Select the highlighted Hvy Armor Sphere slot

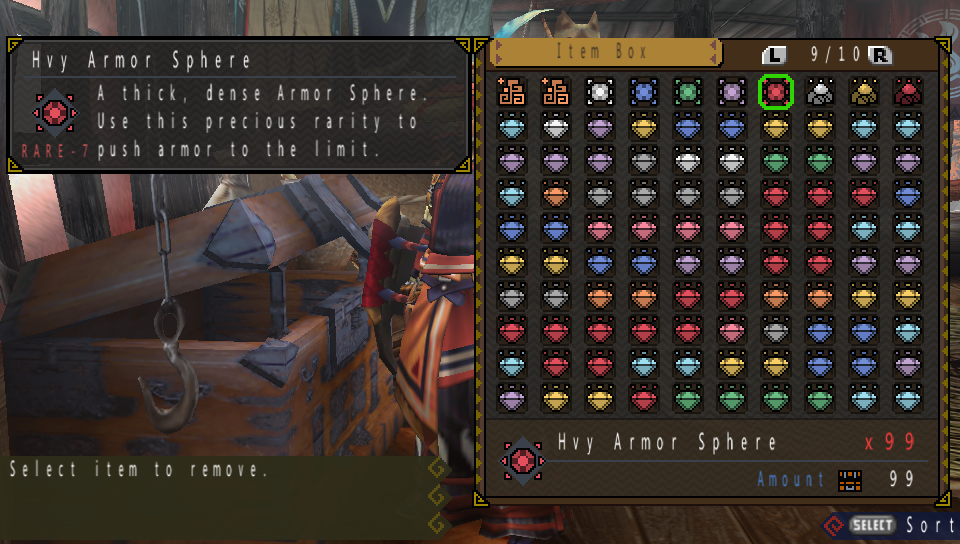pos(775,92)
